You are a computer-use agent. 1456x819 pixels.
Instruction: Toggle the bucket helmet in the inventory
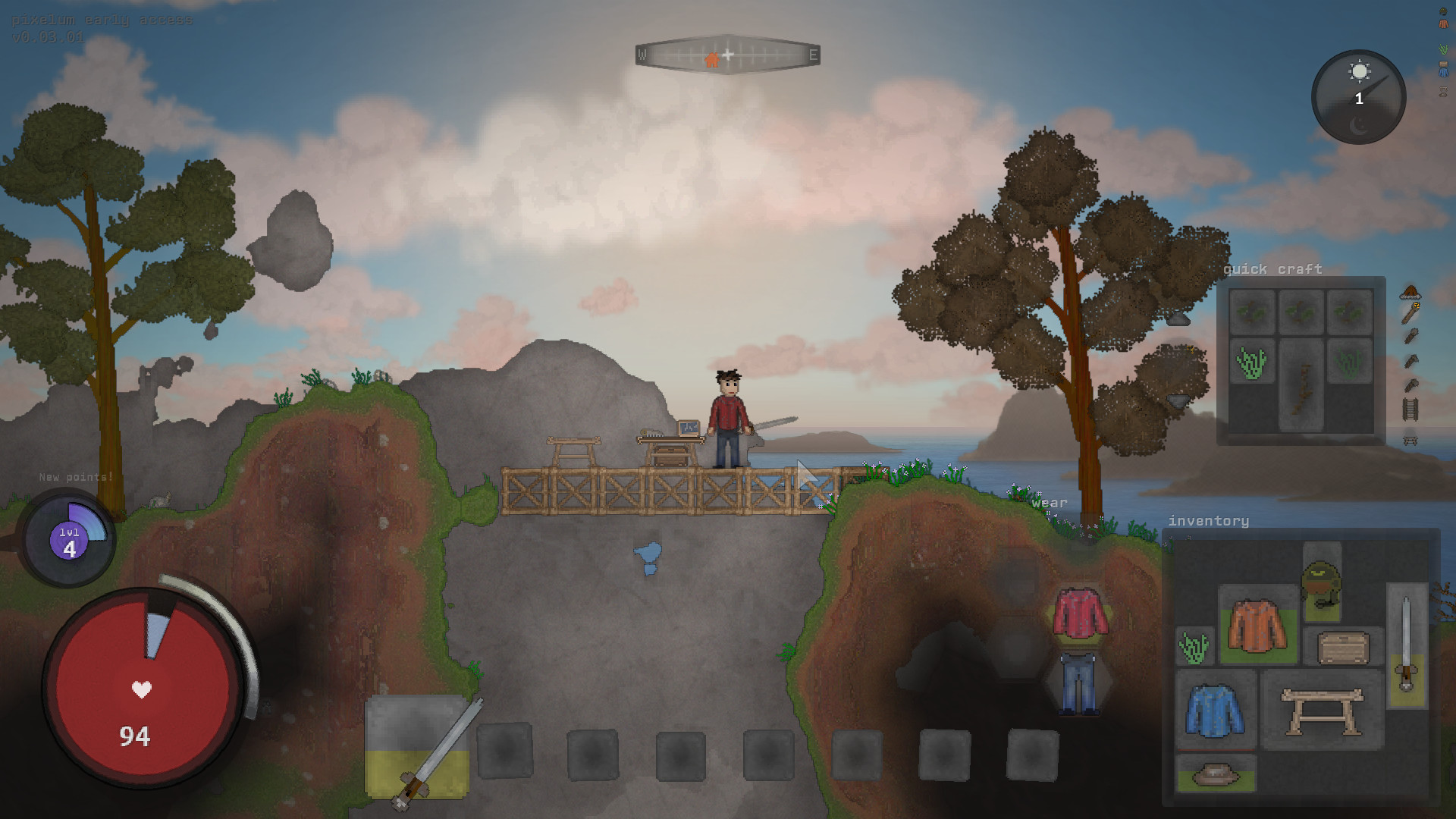click(x=1319, y=583)
